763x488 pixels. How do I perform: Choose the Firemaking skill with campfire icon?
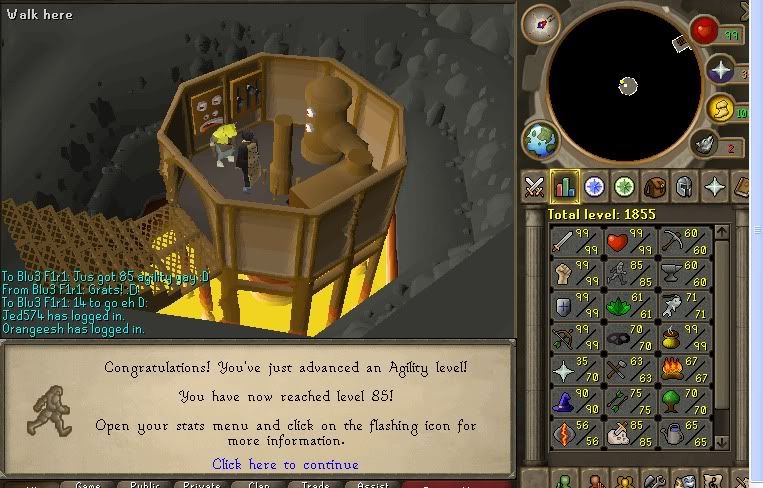click(x=683, y=368)
